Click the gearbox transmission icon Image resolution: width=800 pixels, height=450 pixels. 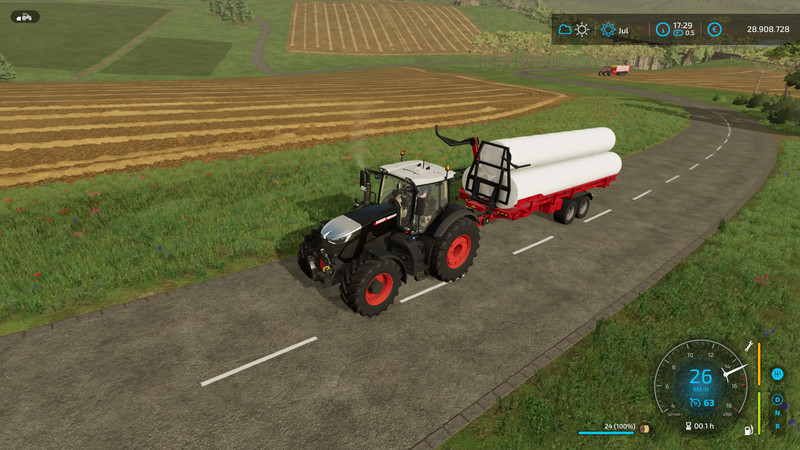pos(777,374)
